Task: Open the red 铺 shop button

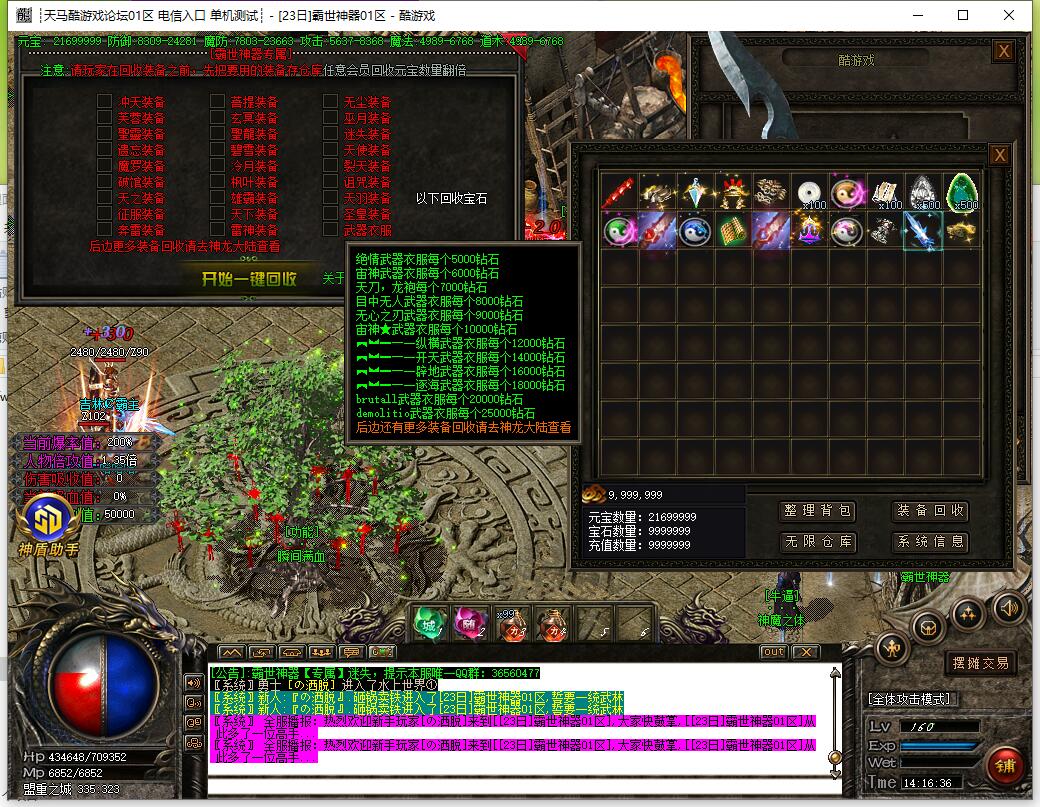Action: point(1004,765)
